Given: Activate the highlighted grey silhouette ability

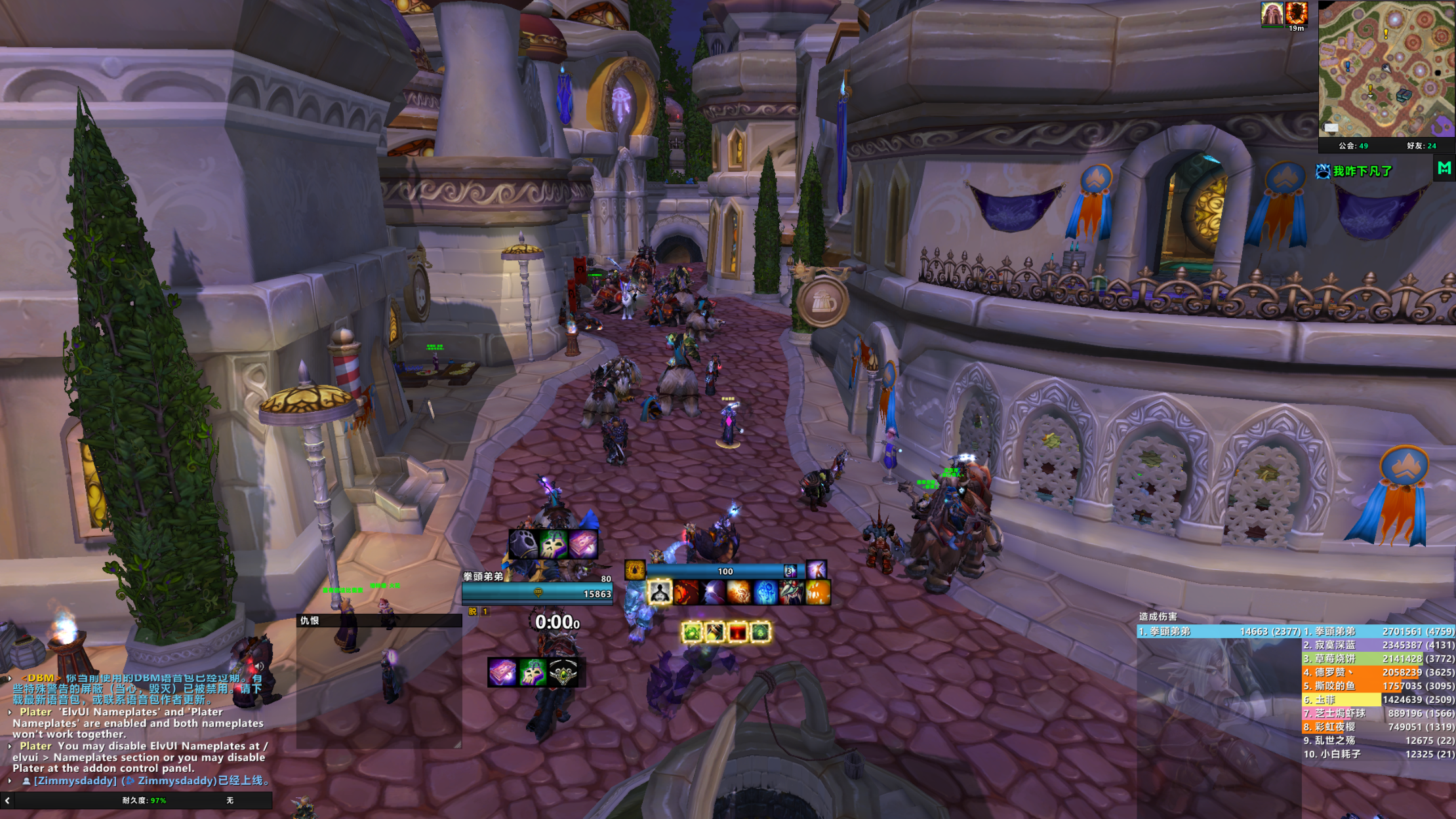Looking at the screenshot, I should [x=659, y=593].
